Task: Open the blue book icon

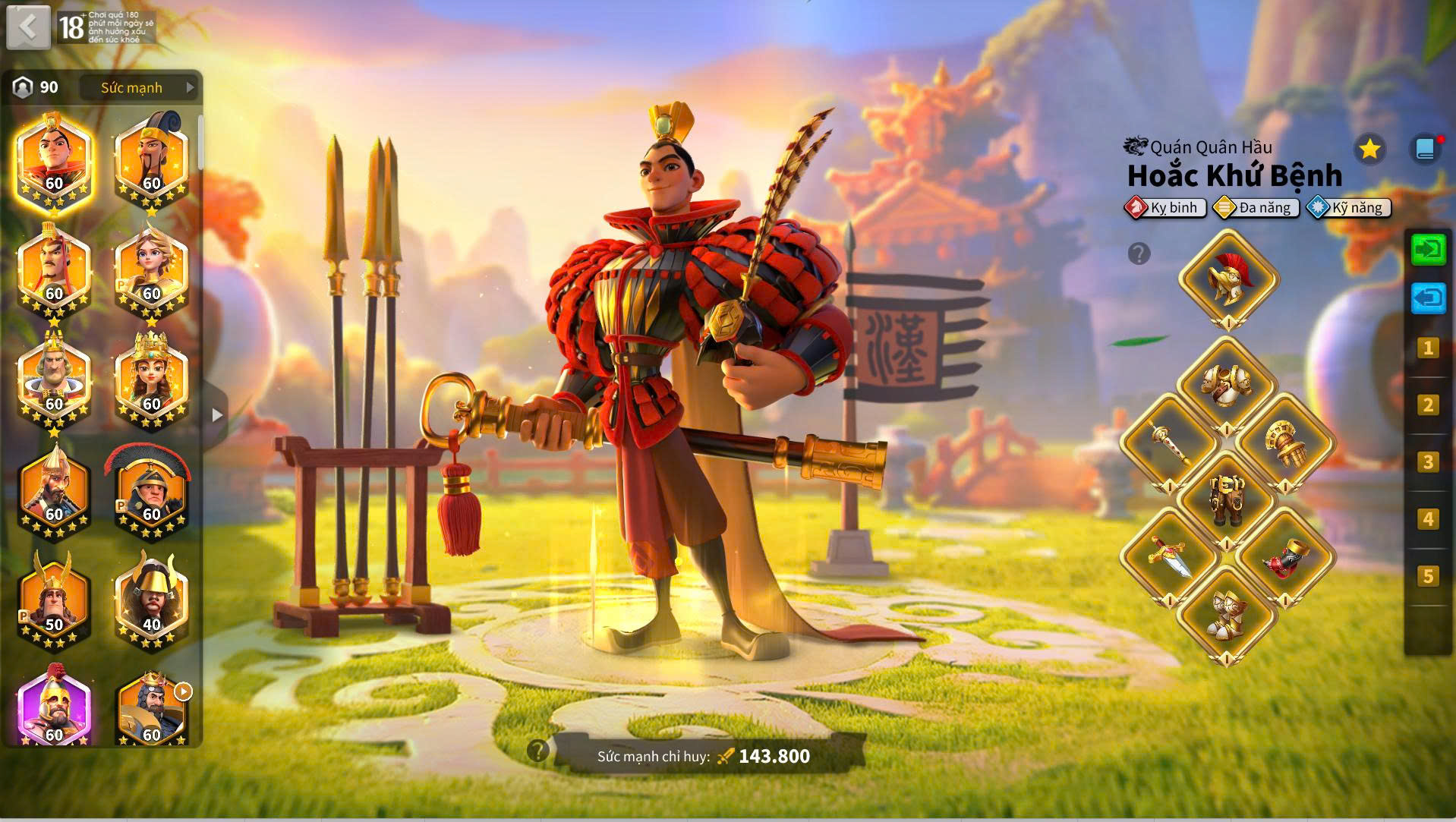Action: pos(1425,150)
